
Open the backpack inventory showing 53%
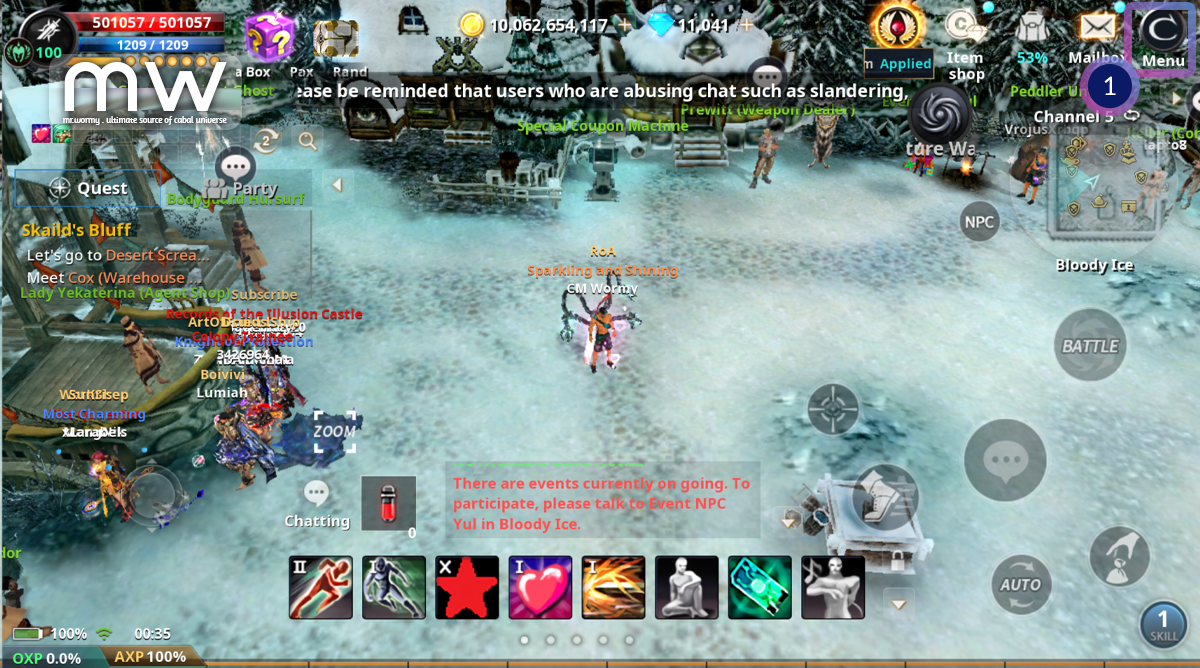1032,30
